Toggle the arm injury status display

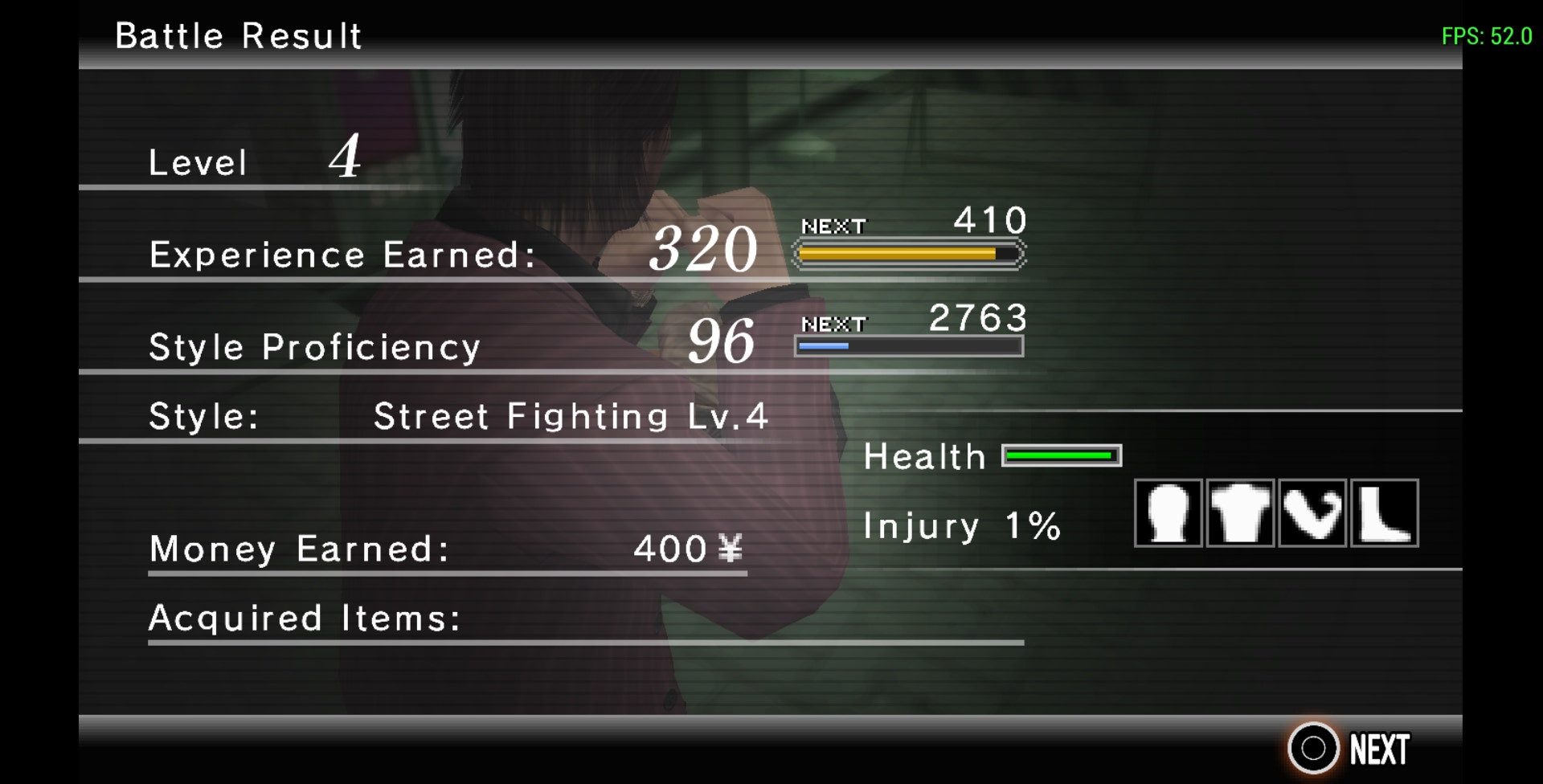click(x=1312, y=515)
